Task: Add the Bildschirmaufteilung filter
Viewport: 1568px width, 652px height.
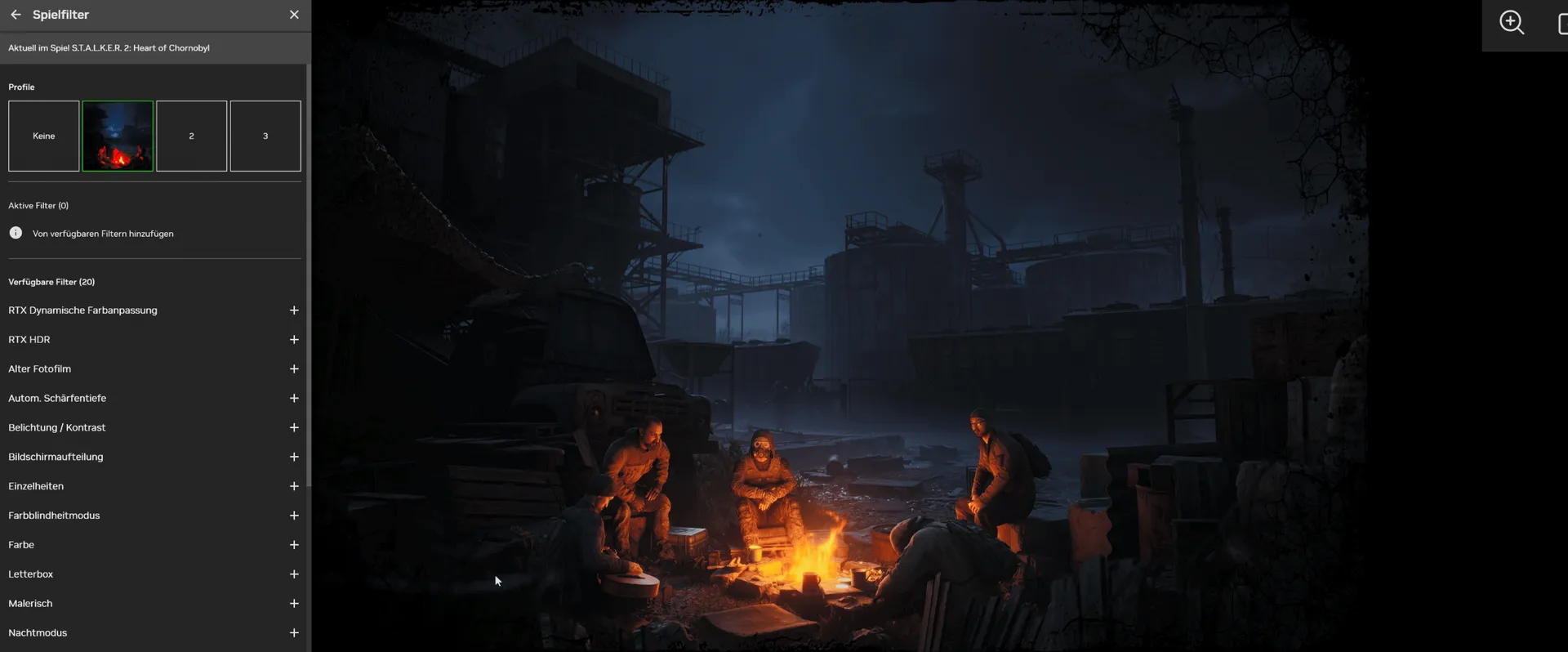Action: (x=294, y=457)
